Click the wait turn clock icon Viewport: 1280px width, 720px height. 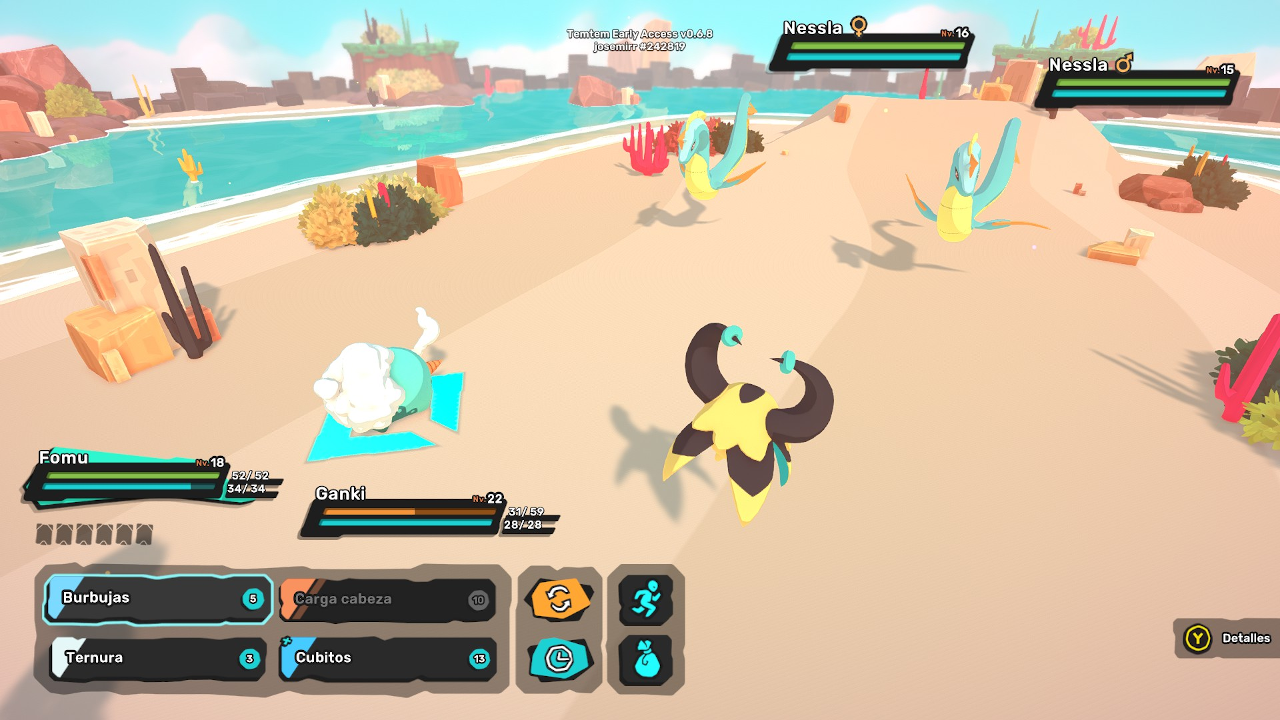click(x=559, y=659)
